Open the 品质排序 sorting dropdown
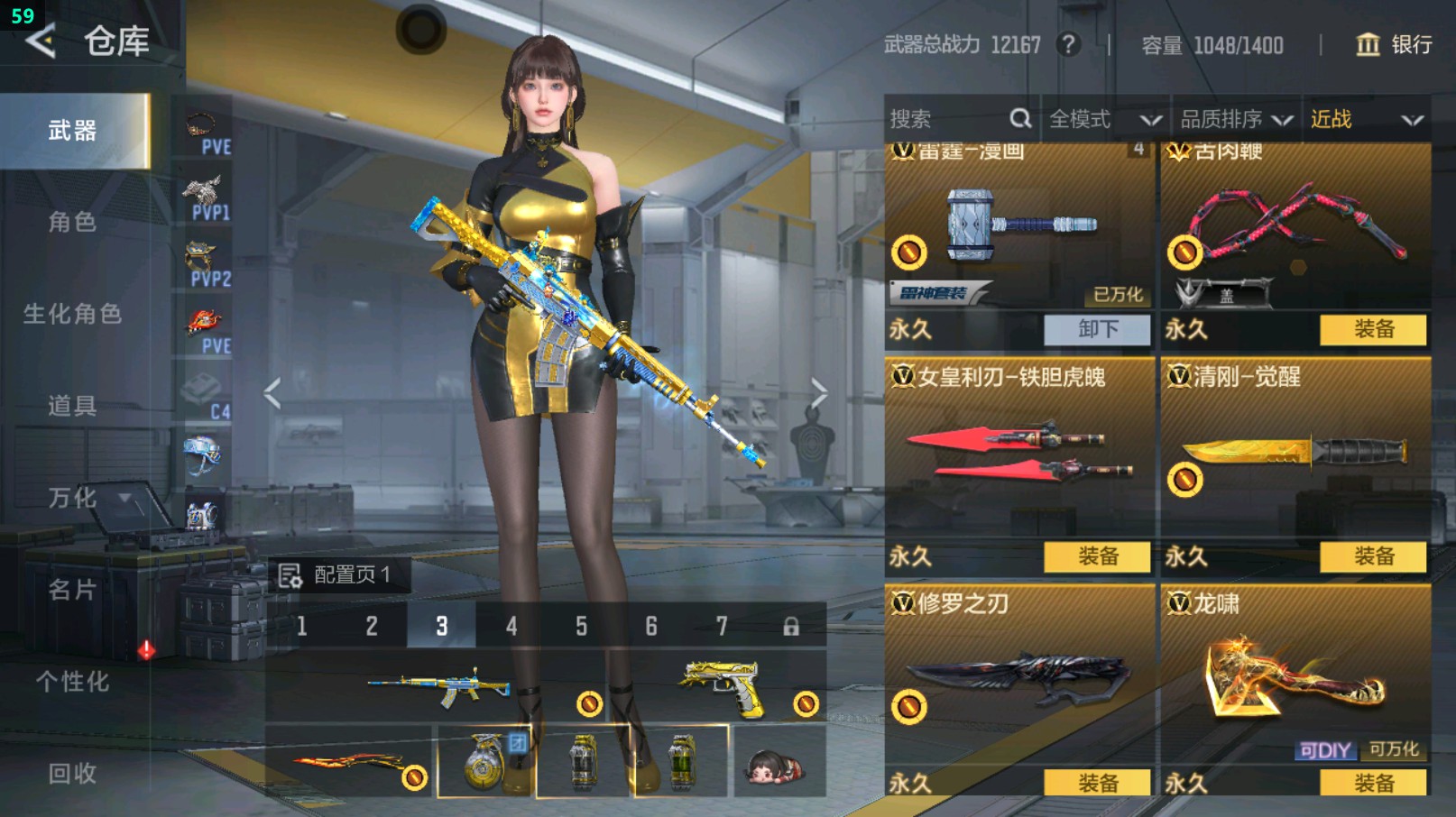This screenshot has height=817, width=1456. [1231, 118]
